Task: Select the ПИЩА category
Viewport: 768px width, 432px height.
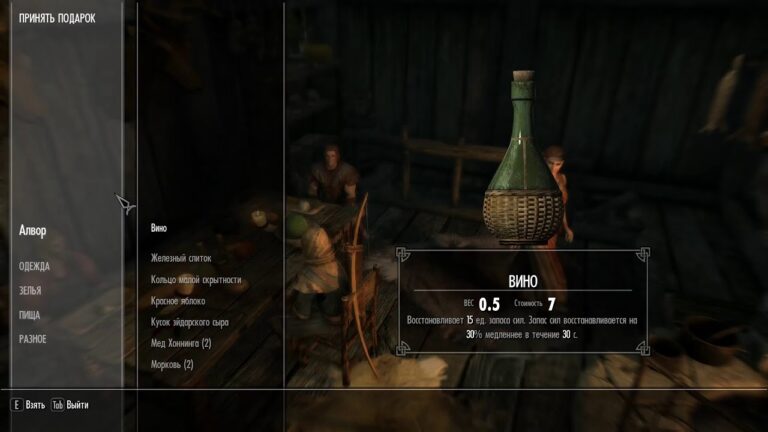Action: click(x=31, y=315)
